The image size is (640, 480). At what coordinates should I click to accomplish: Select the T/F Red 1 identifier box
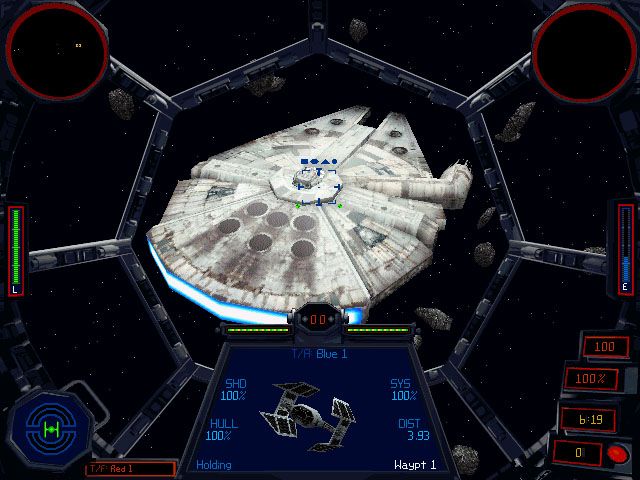(130, 467)
